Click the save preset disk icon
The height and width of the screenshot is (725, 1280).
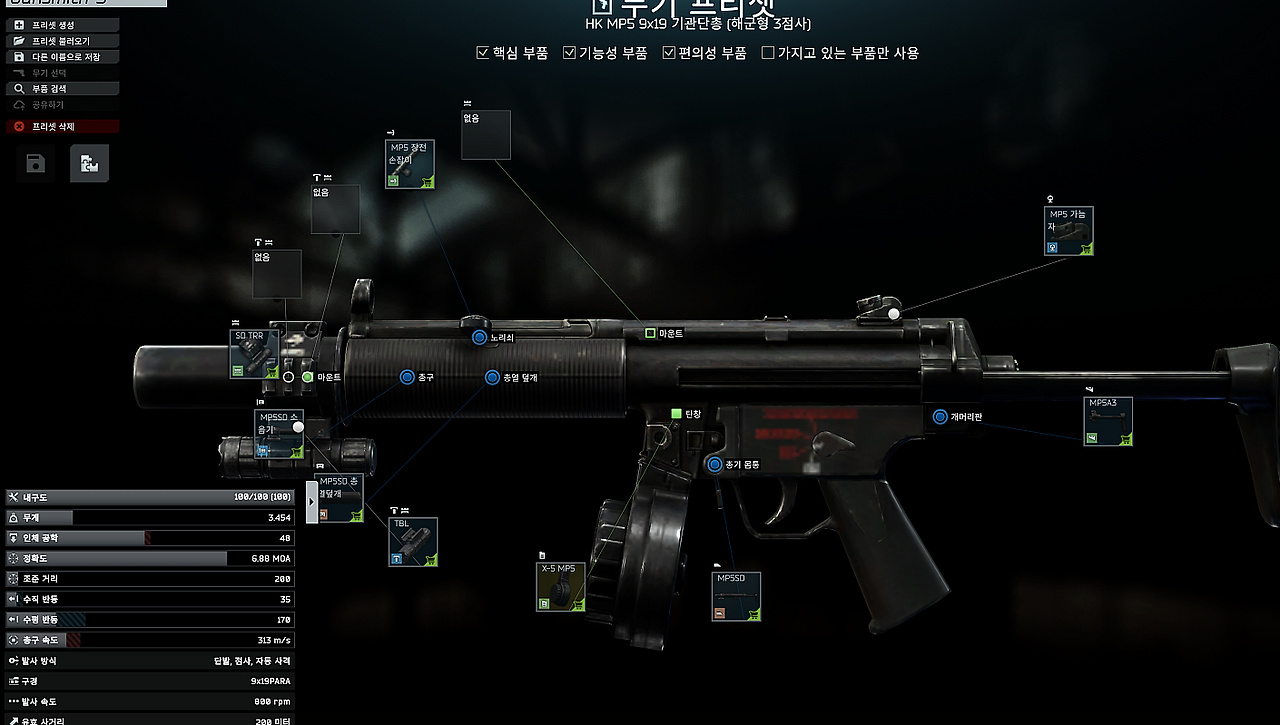point(35,163)
